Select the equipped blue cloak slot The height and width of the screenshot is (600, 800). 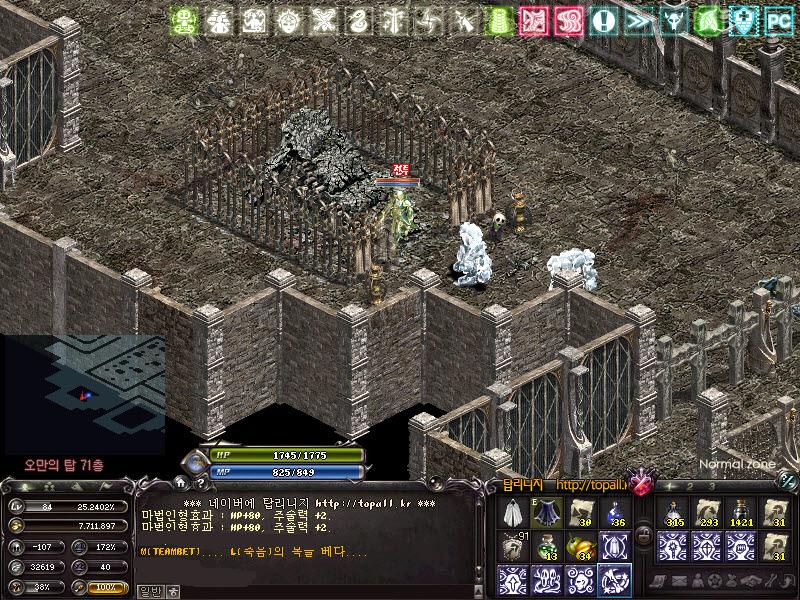point(547,513)
